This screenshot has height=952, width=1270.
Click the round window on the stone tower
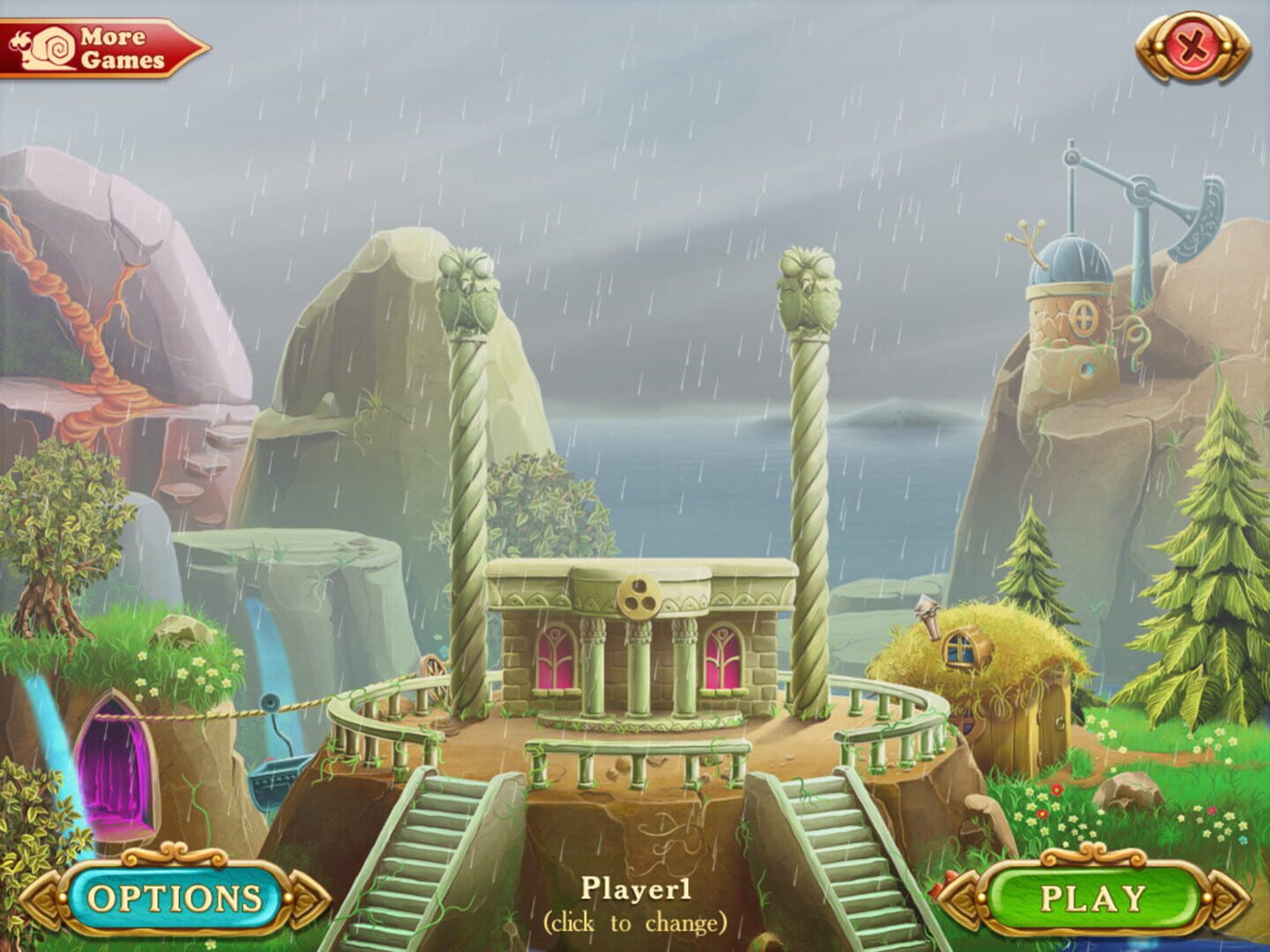(1084, 317)
